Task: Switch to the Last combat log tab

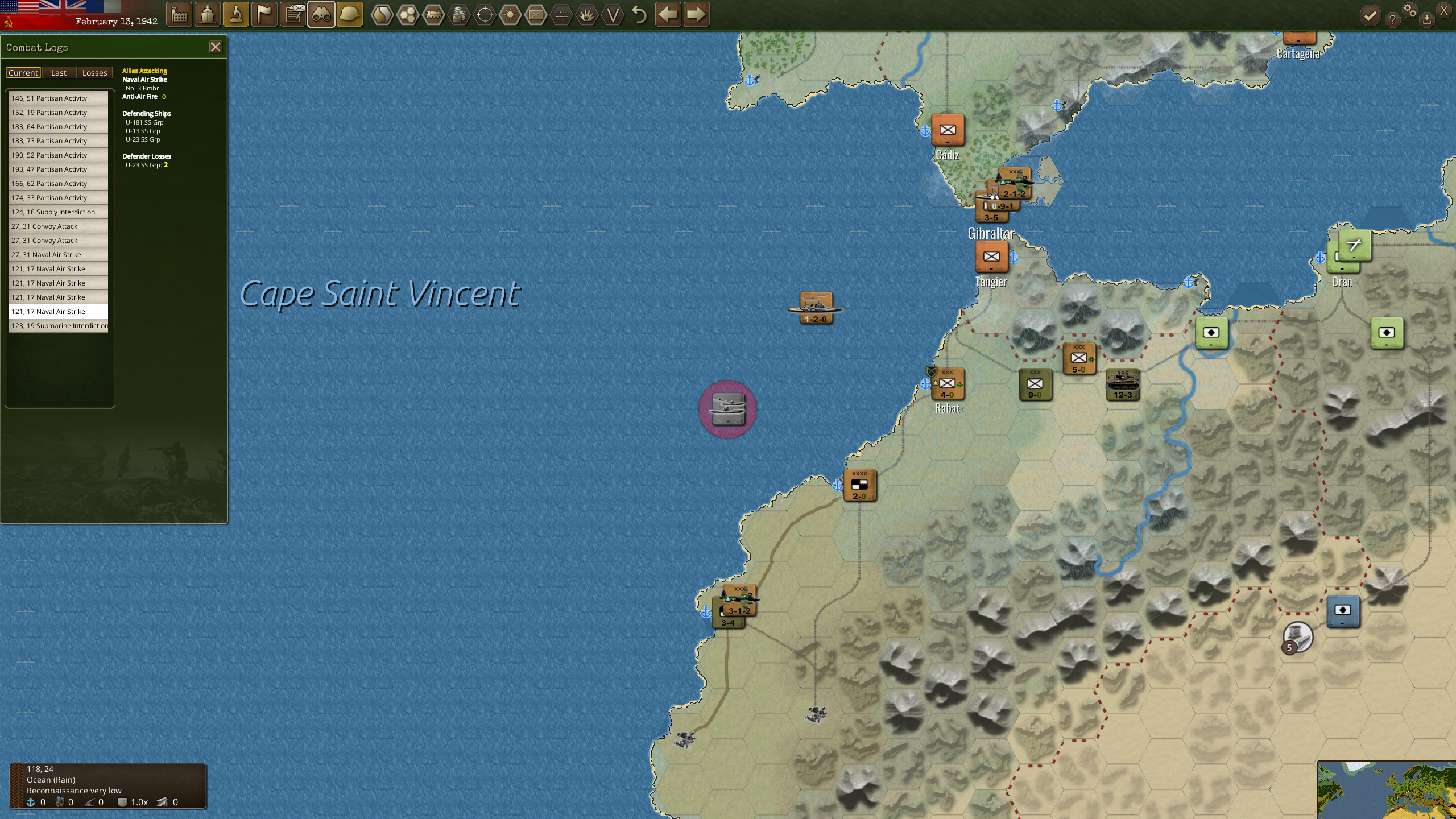Action: point(59,72)
